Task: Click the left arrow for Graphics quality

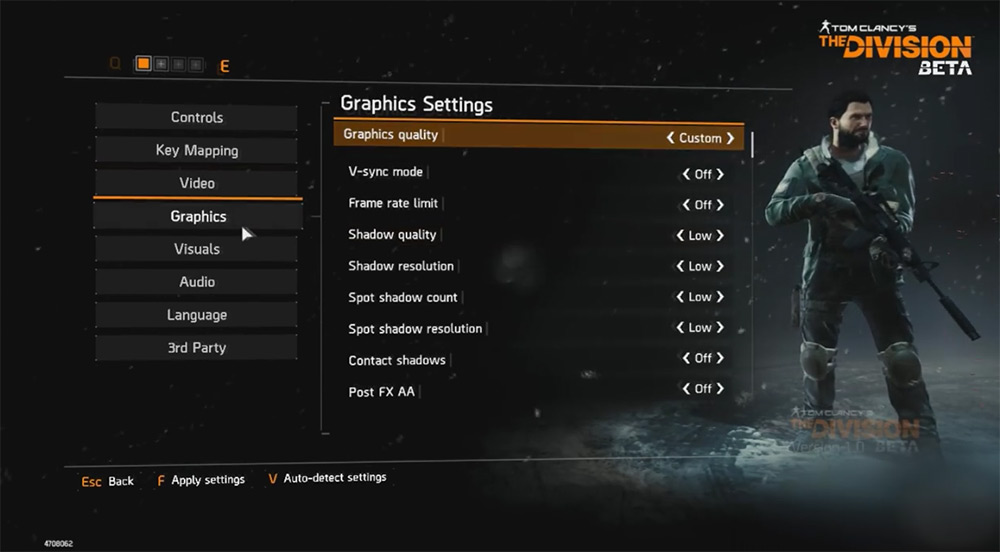Action: pyautogui.click(x=670, y=138)
